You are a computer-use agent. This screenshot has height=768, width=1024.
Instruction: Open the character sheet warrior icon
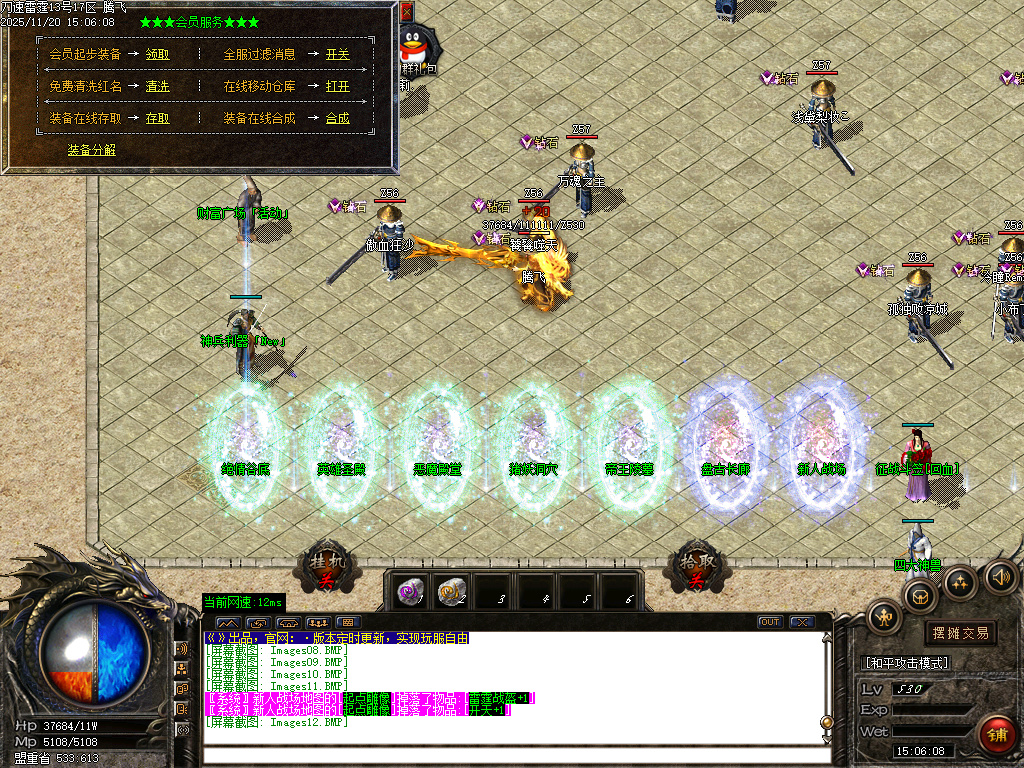pos(884,615)
